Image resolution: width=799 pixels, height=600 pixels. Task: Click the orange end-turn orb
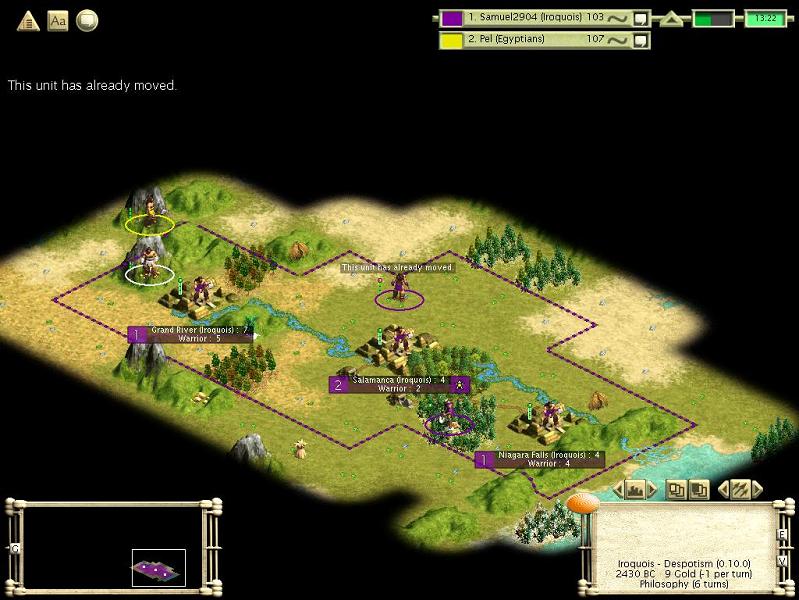(x=582, y=504)
